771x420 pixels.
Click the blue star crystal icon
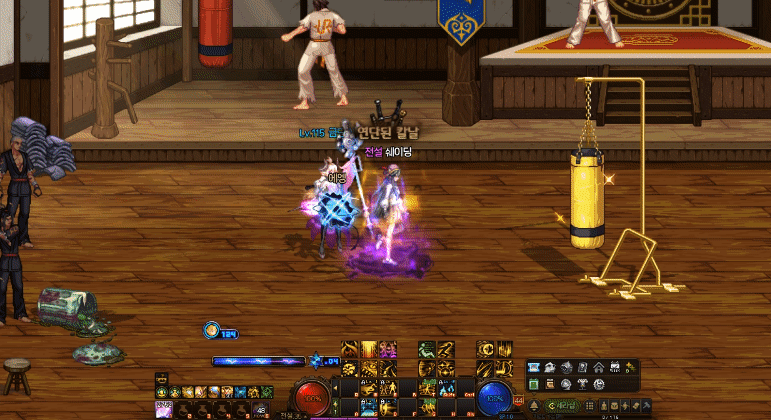pyautogui.click(x=316, y=361)
